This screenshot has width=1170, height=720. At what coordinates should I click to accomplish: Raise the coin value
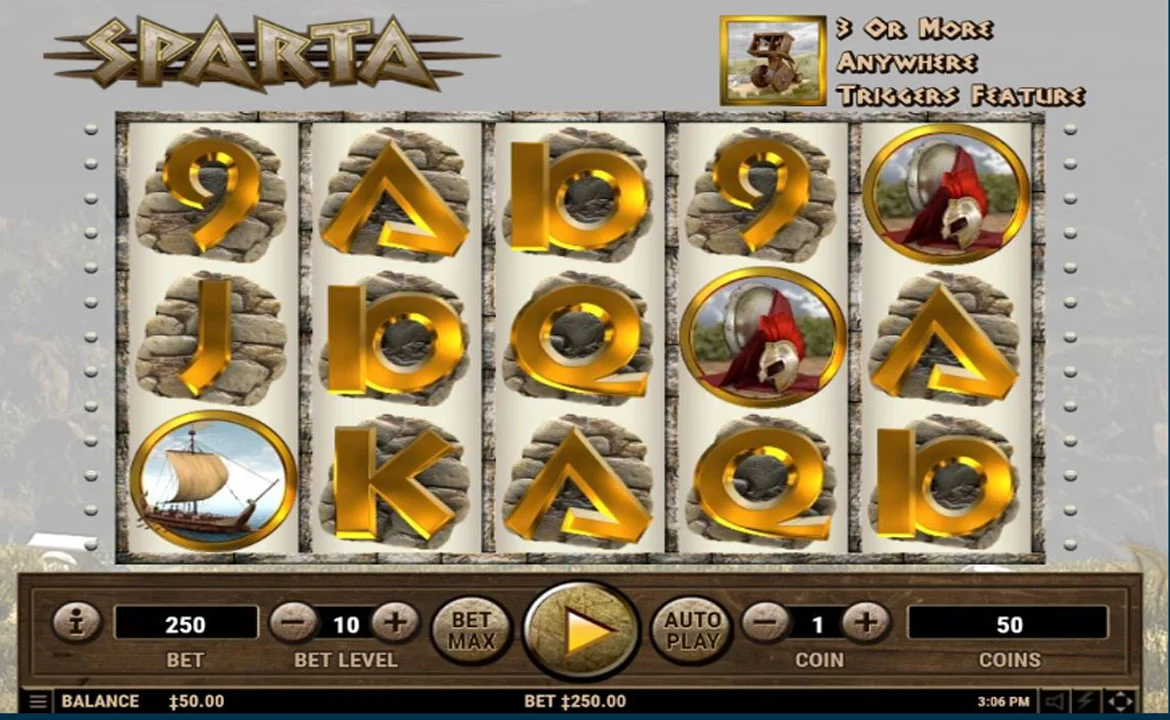tap(866, 624)
